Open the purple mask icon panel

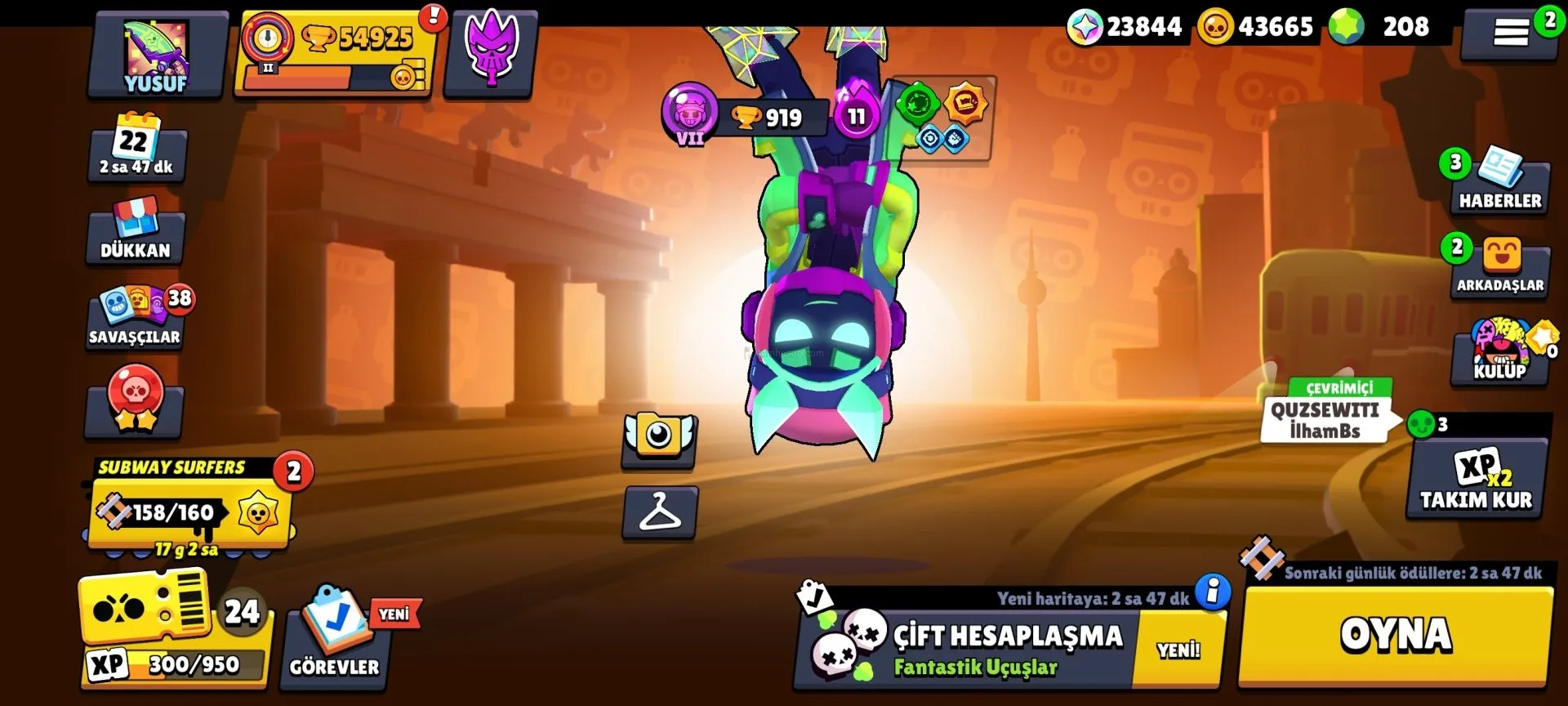point(490,54)
